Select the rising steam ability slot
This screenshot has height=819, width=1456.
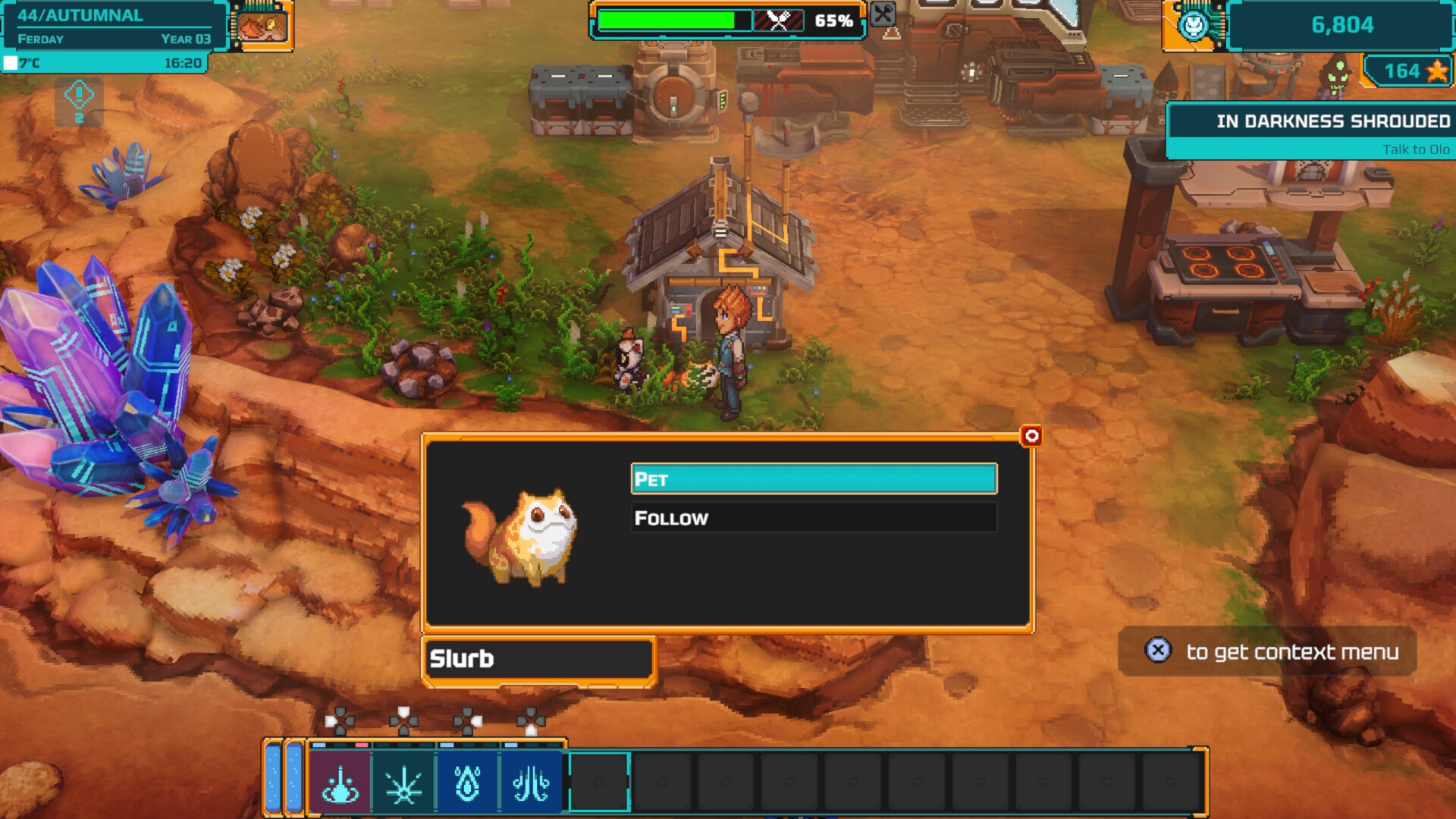(531, 783)
